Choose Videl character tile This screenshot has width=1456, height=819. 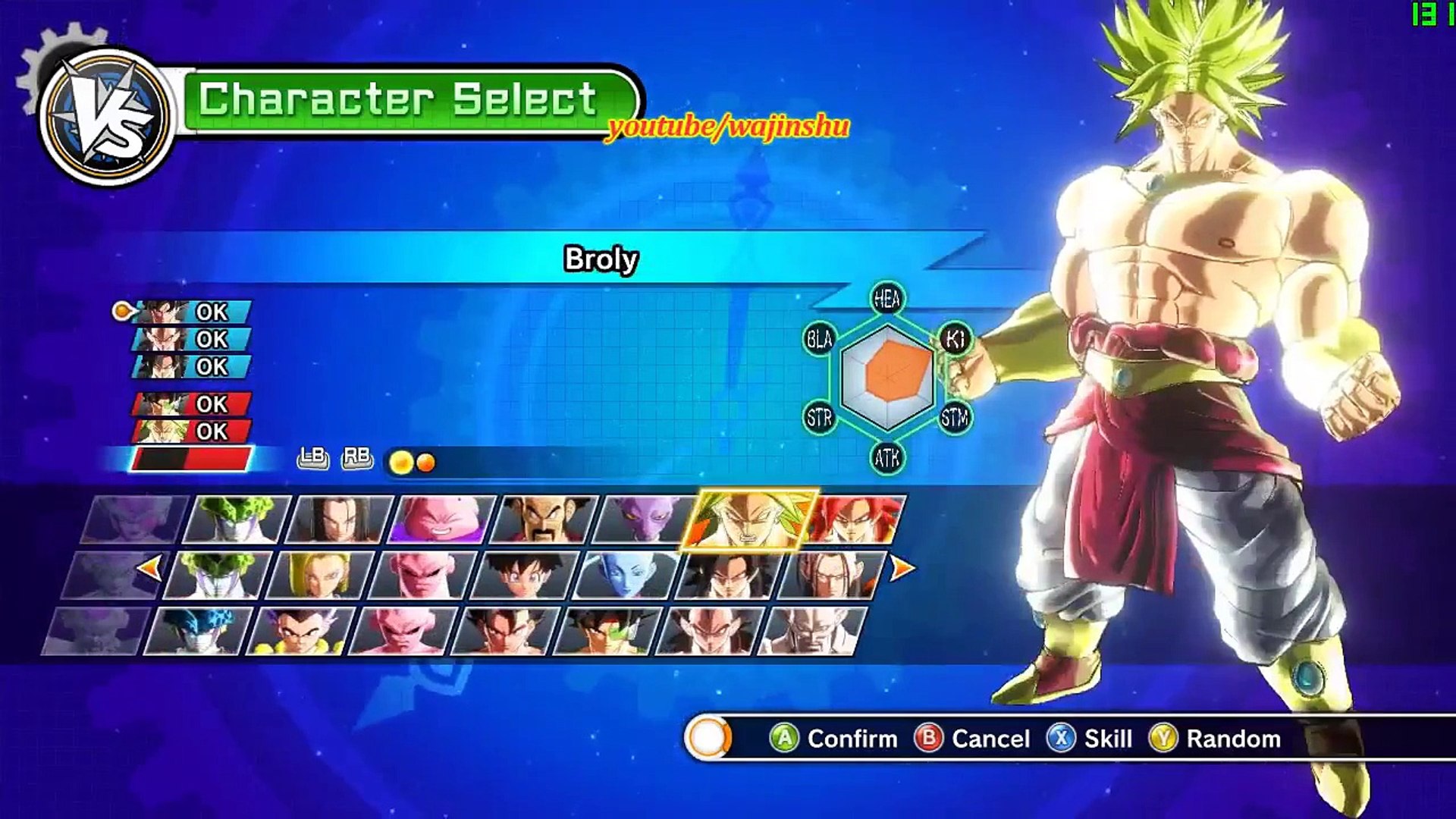coord(525,576)
